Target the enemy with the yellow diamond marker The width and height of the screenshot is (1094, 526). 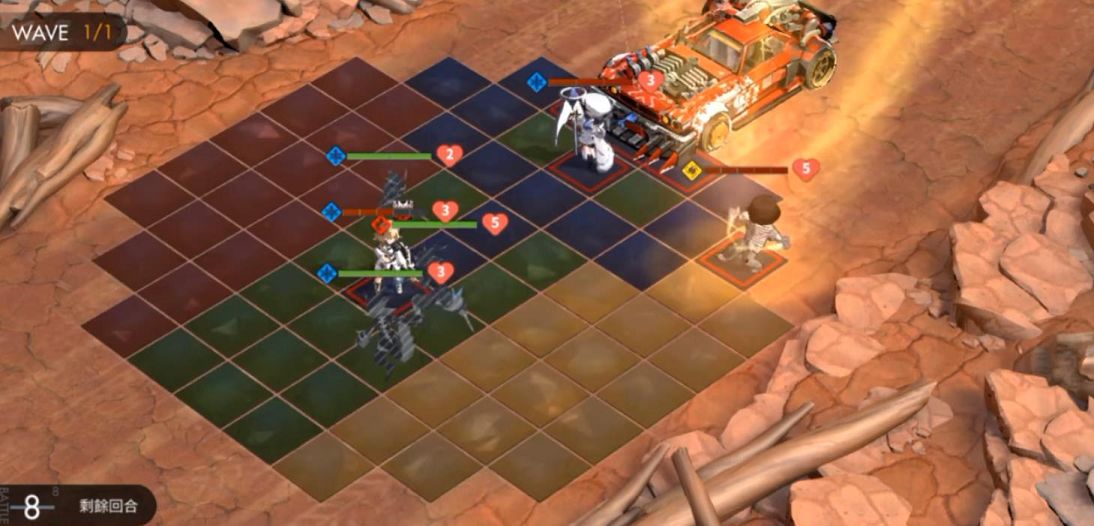pos(762,230)
